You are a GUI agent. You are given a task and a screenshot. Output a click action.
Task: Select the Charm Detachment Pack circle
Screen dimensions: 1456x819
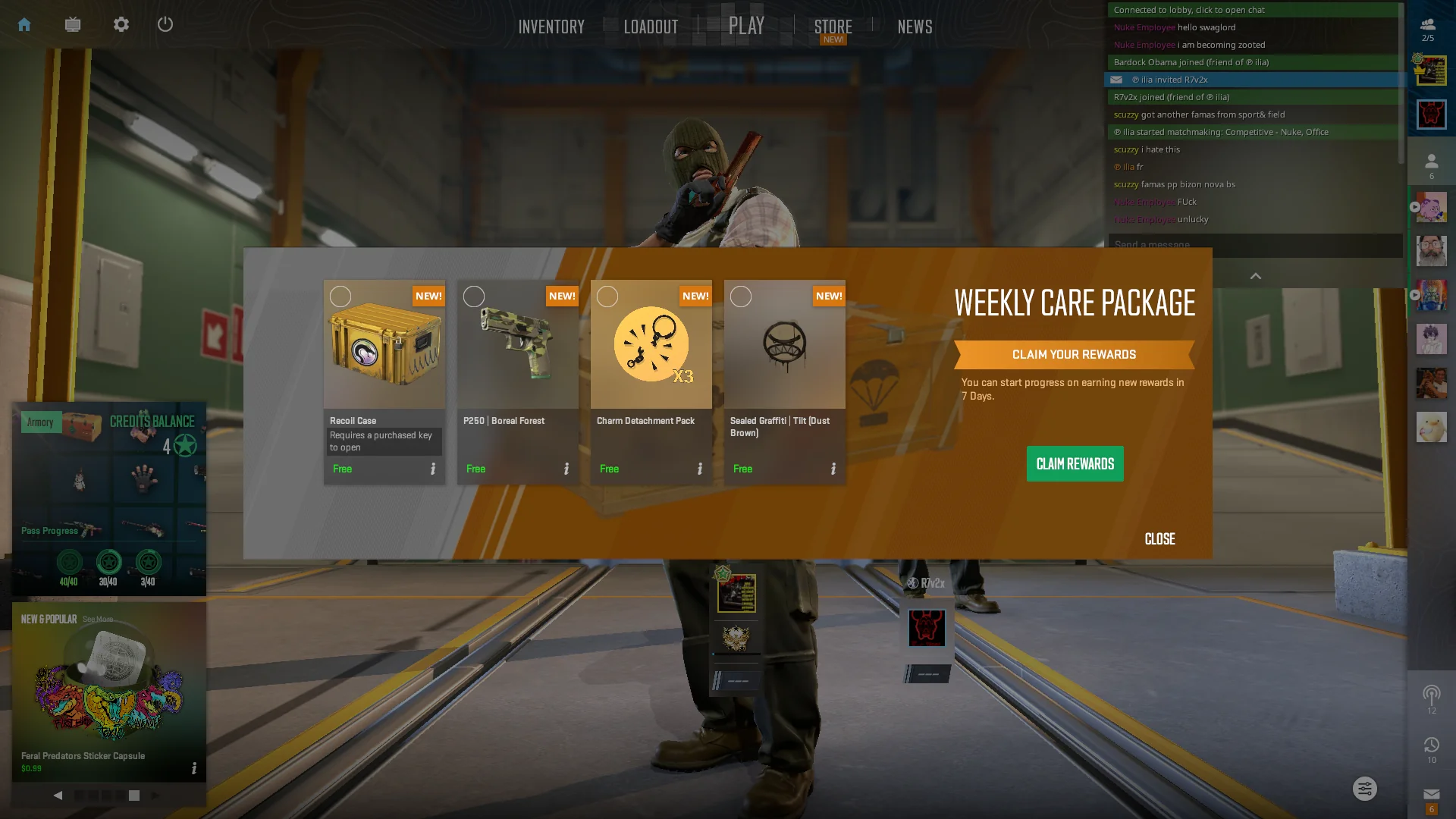tap(607, 296)
